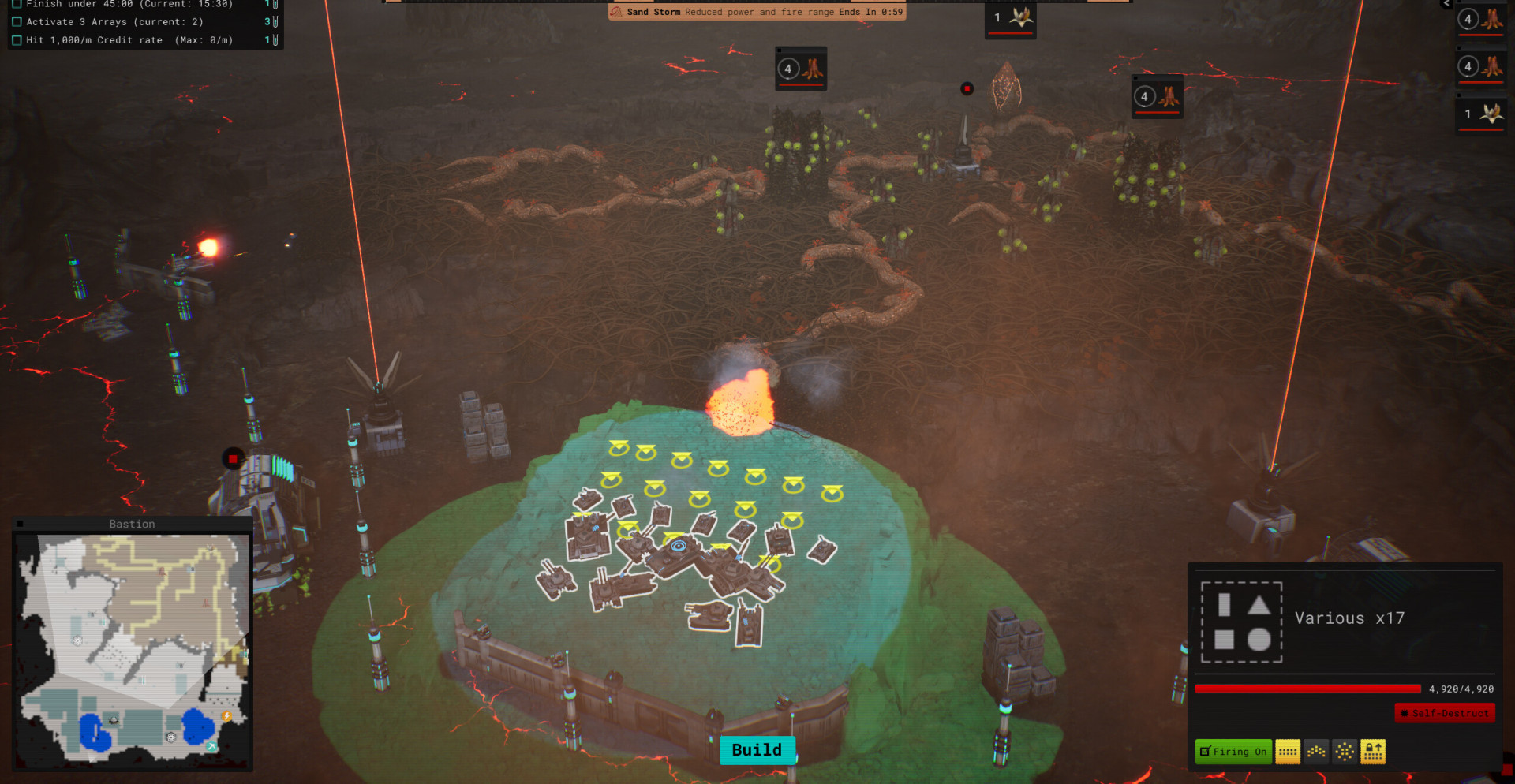The width and height of the screenshot is (1515, 784).
Task: Open the Build menu
Action: point(757,750)
